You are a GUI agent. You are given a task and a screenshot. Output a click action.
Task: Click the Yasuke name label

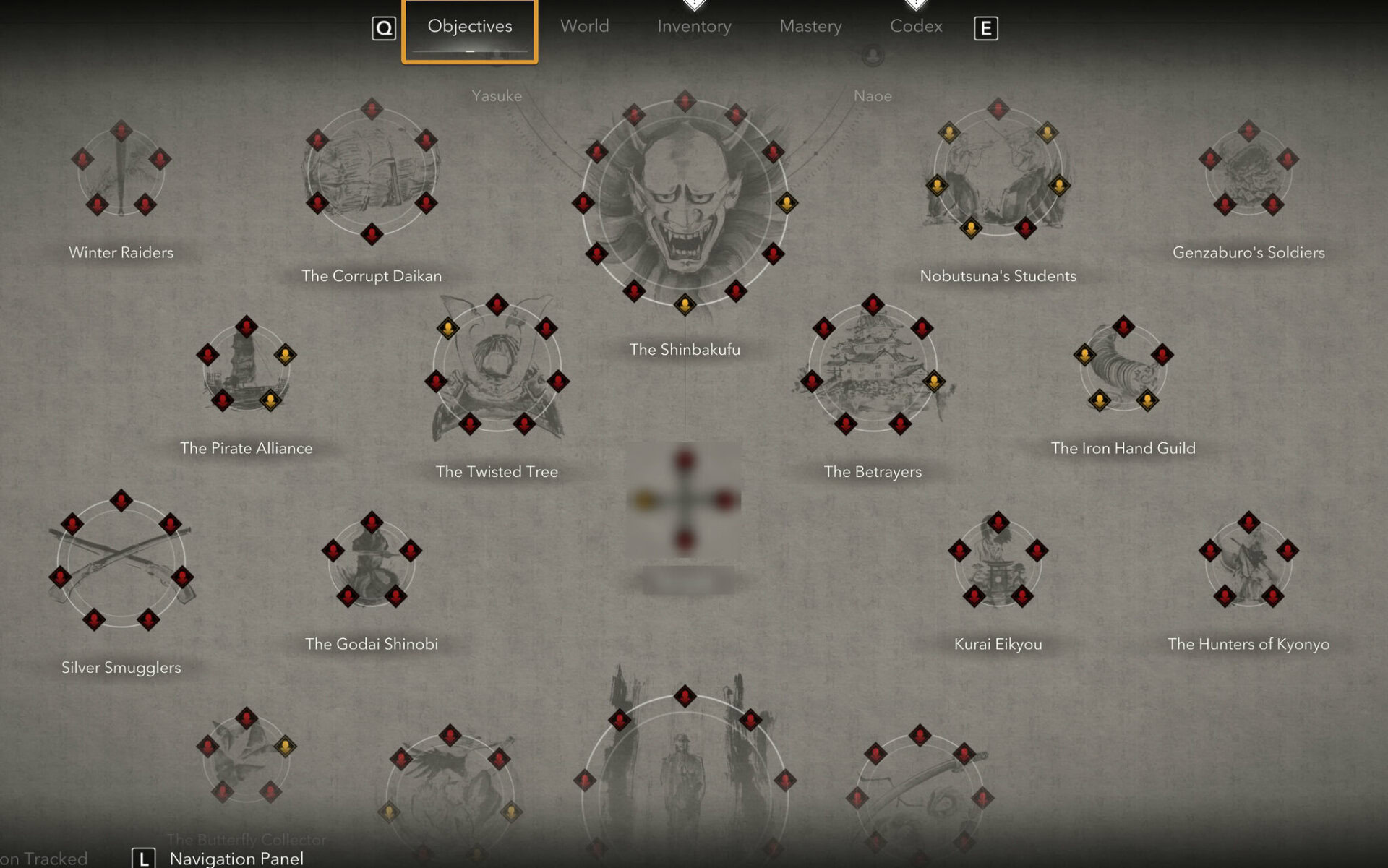point(496,95)
